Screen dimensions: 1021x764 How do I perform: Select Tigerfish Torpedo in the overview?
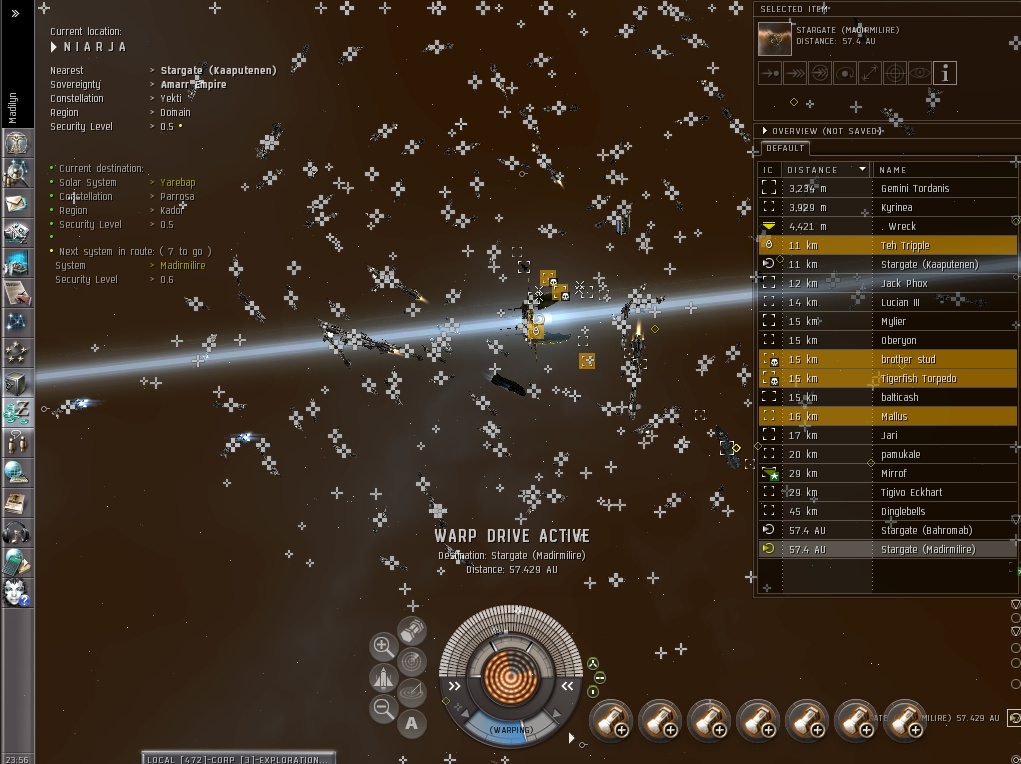pos(918,378)
